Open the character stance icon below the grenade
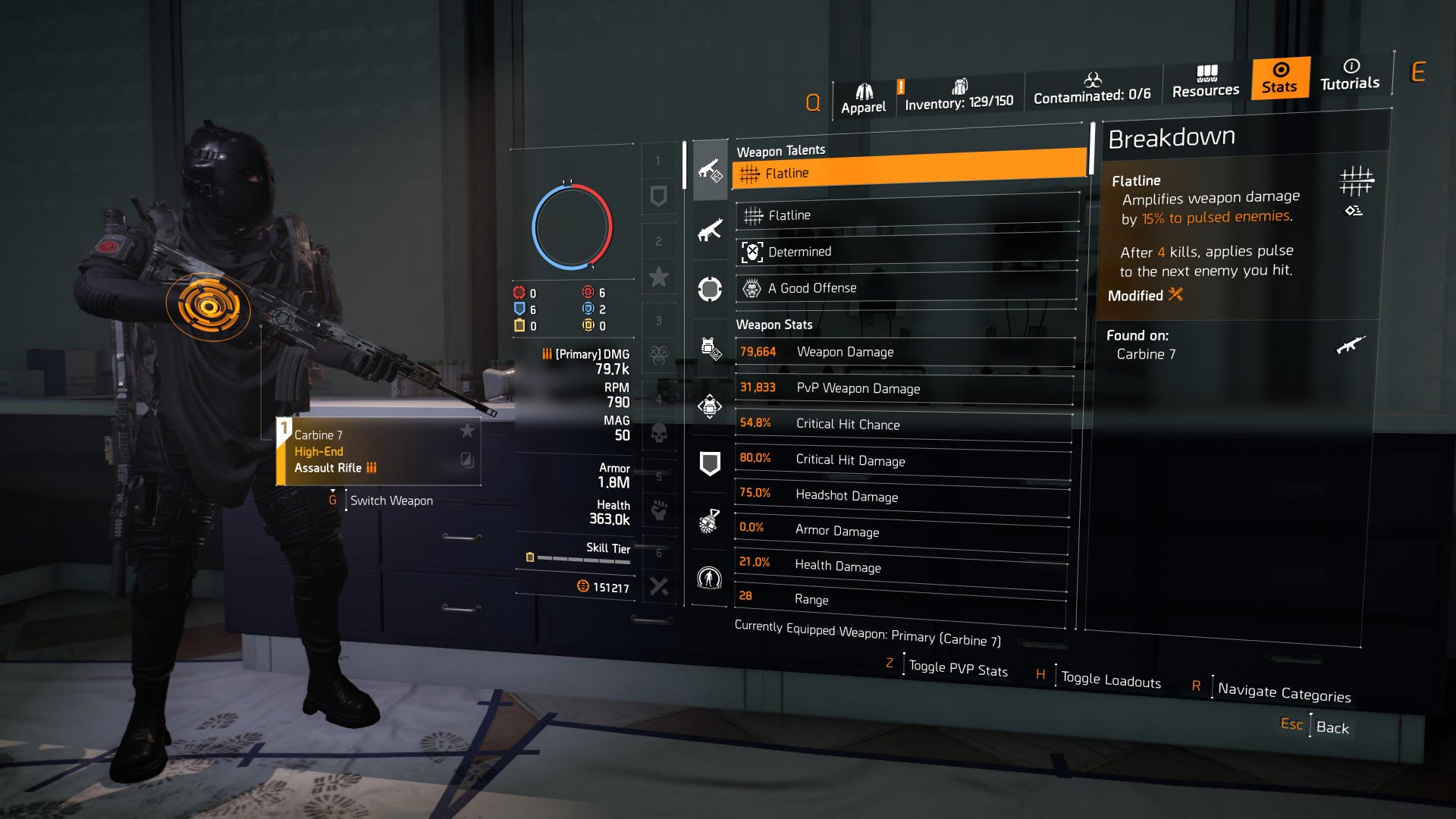Screen dimensions: 1456x819 (x=709, y=578)
